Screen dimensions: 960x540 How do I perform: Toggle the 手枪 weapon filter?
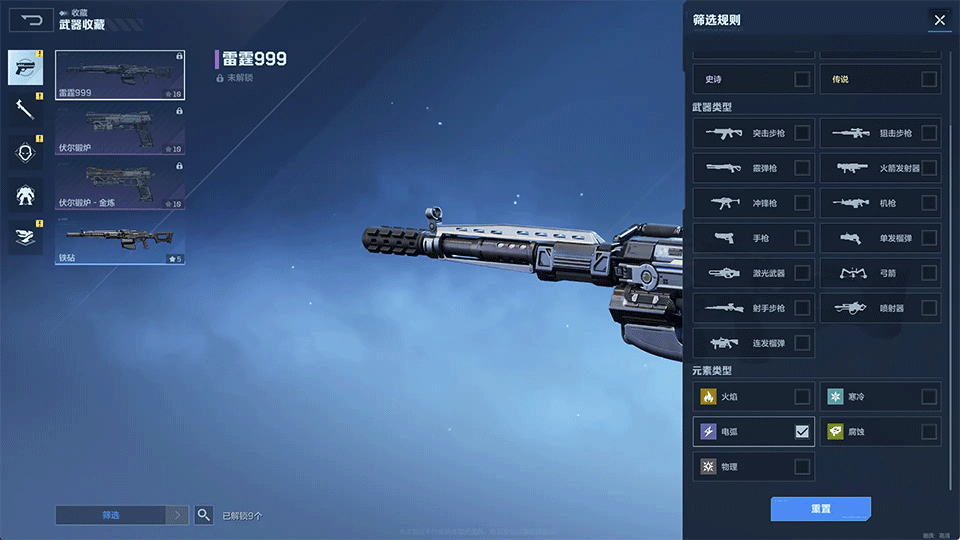click(x=802, y=238)
